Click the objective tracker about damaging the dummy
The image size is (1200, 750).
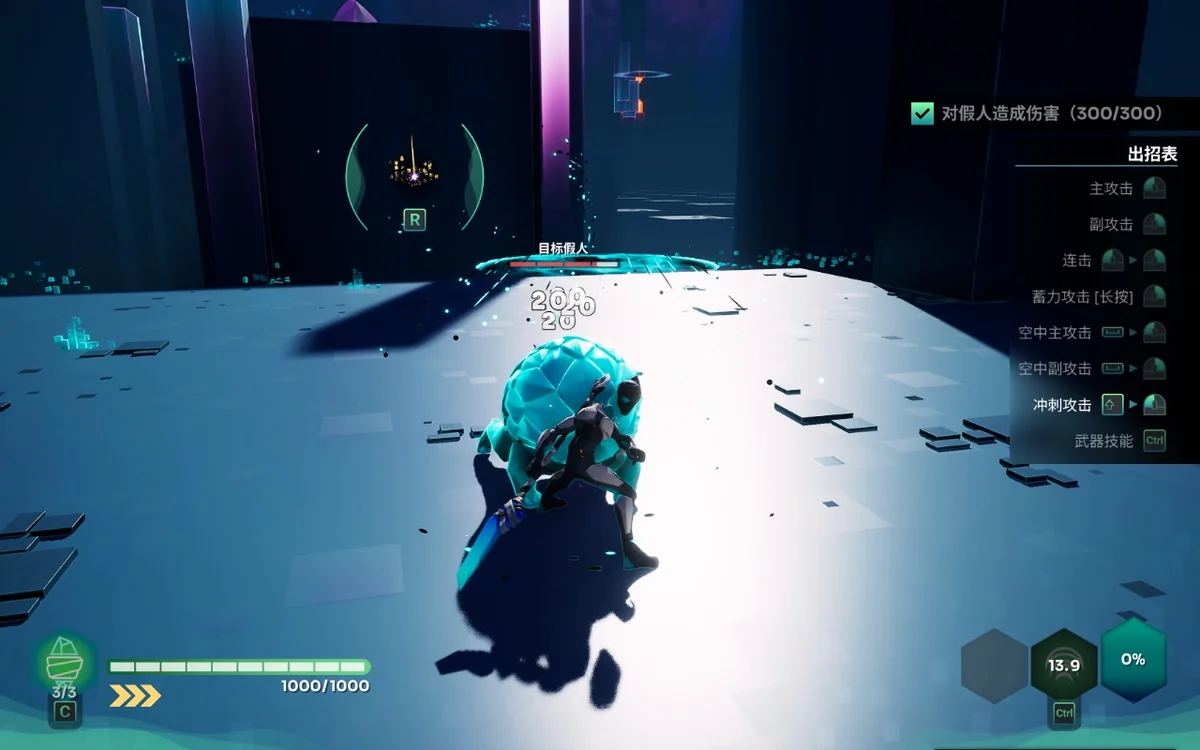(1038, 114)
